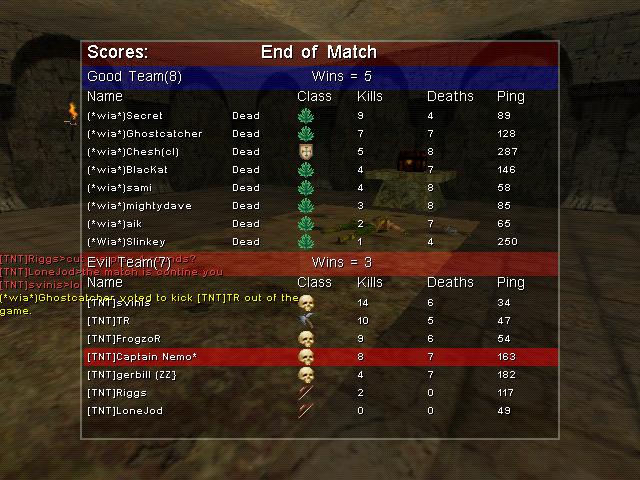Select the (*wia*)Secret player row

[320, 116]
